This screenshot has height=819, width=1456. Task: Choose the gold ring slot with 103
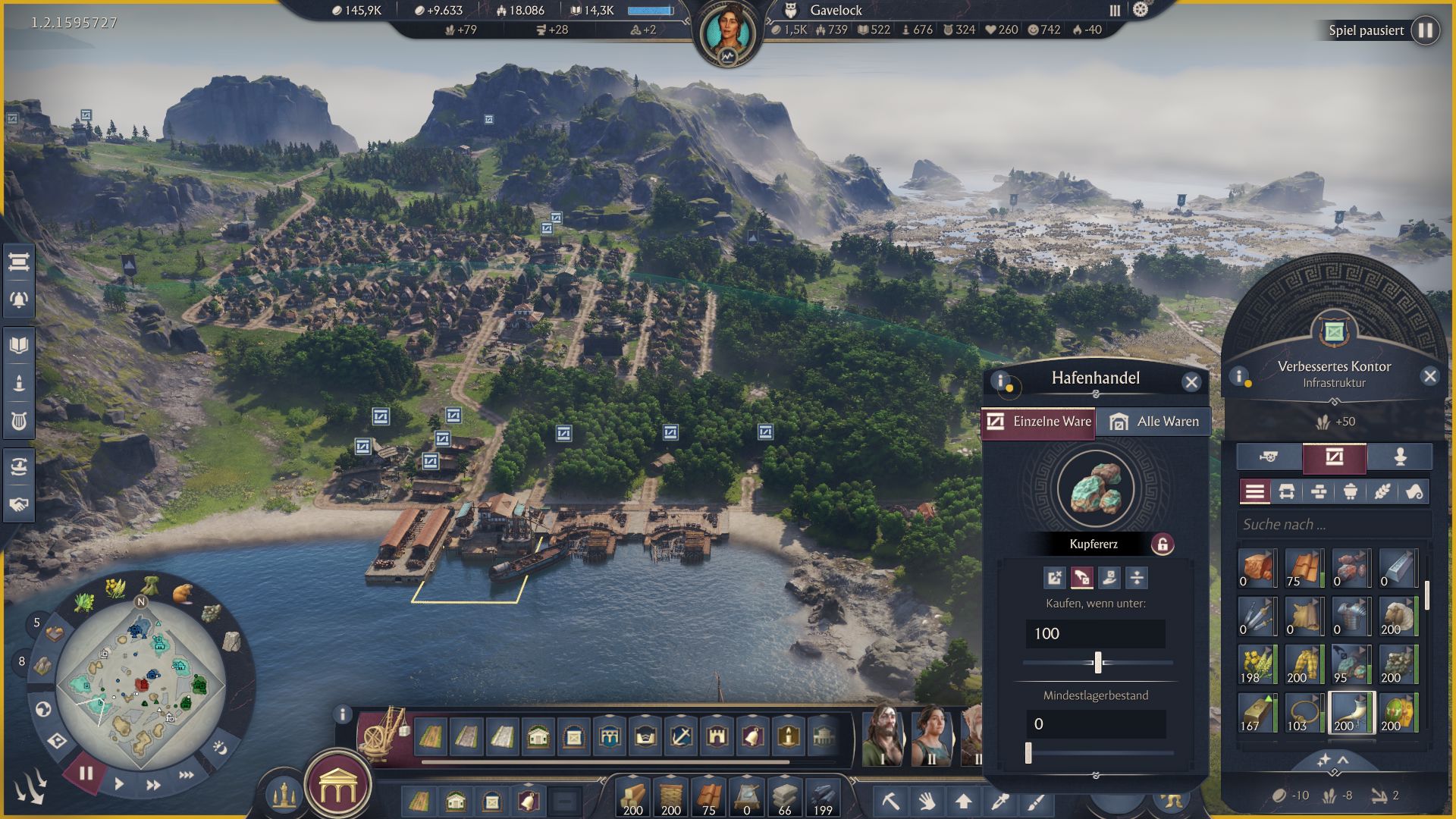[1304, 713]
